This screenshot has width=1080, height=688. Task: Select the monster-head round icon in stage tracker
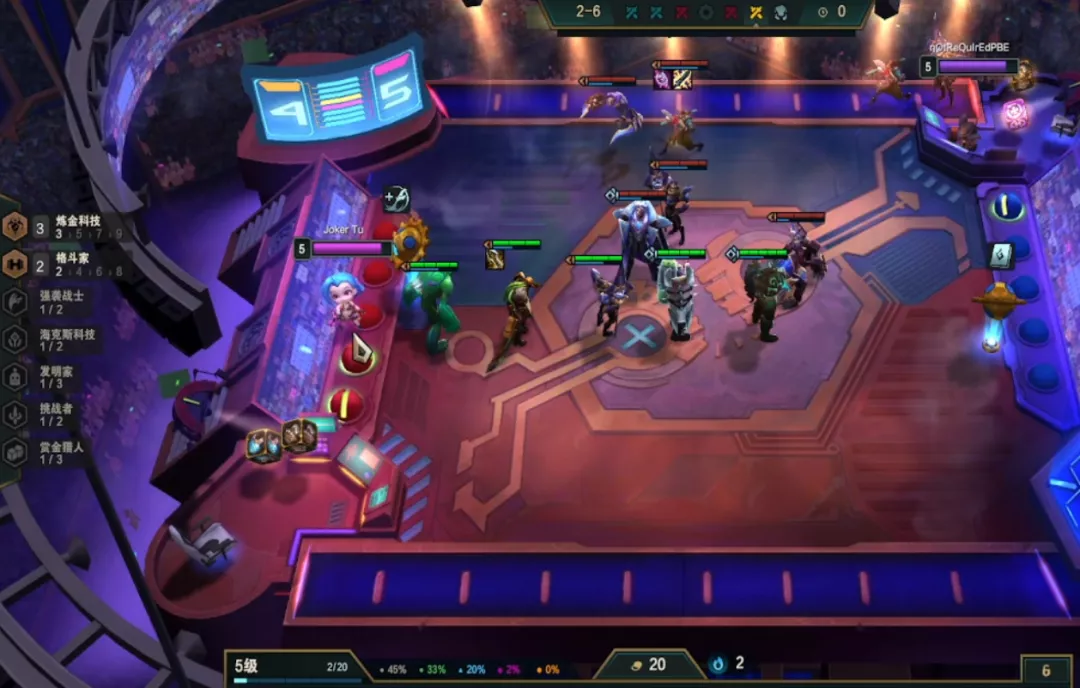point(782,12)
